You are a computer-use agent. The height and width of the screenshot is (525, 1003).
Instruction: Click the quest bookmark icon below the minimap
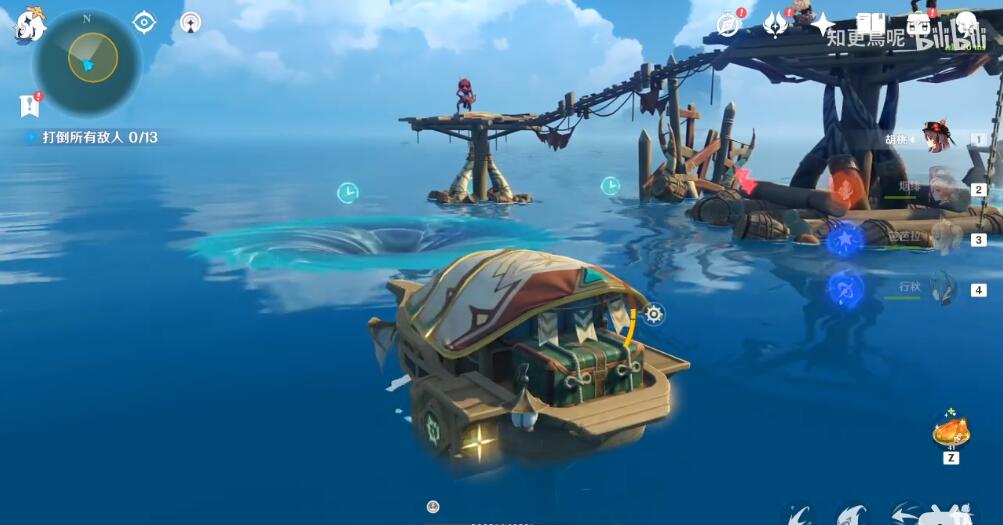pyautogui.click(x=28, y=104)
